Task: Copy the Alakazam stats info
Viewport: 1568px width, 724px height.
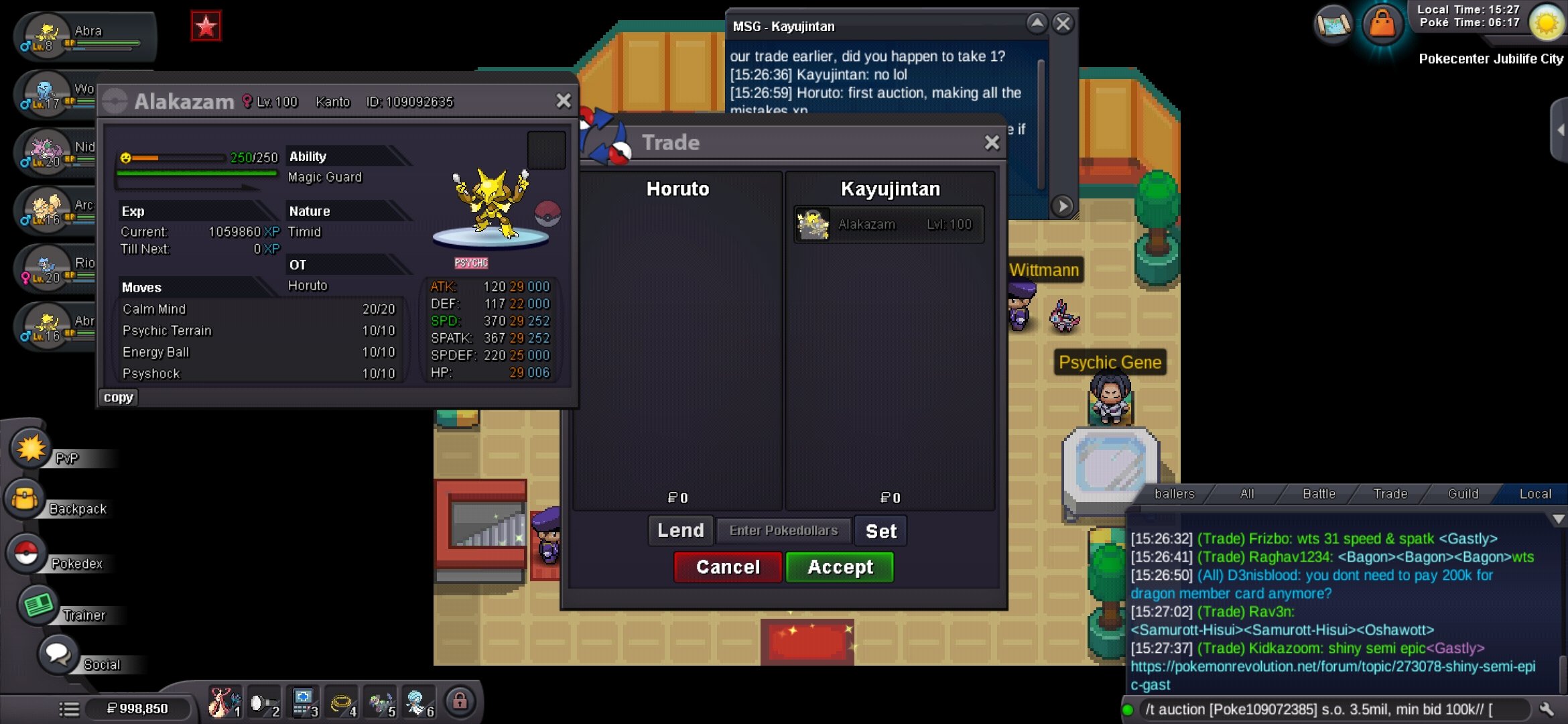Action: 118,398
